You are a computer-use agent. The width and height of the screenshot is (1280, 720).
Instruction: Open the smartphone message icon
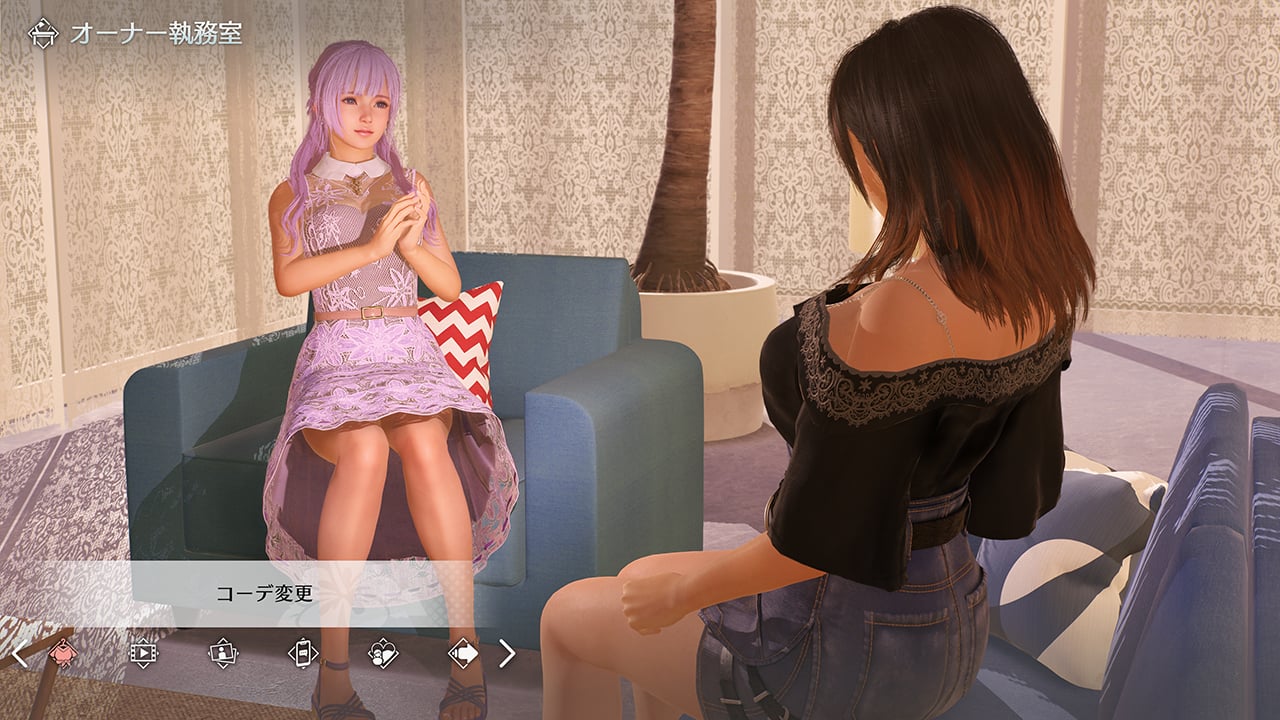(302, 653)
